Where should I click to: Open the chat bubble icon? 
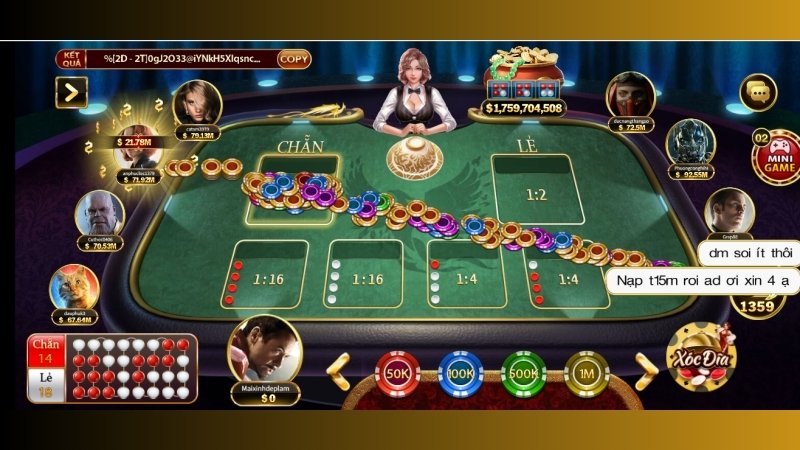point(757,92)
